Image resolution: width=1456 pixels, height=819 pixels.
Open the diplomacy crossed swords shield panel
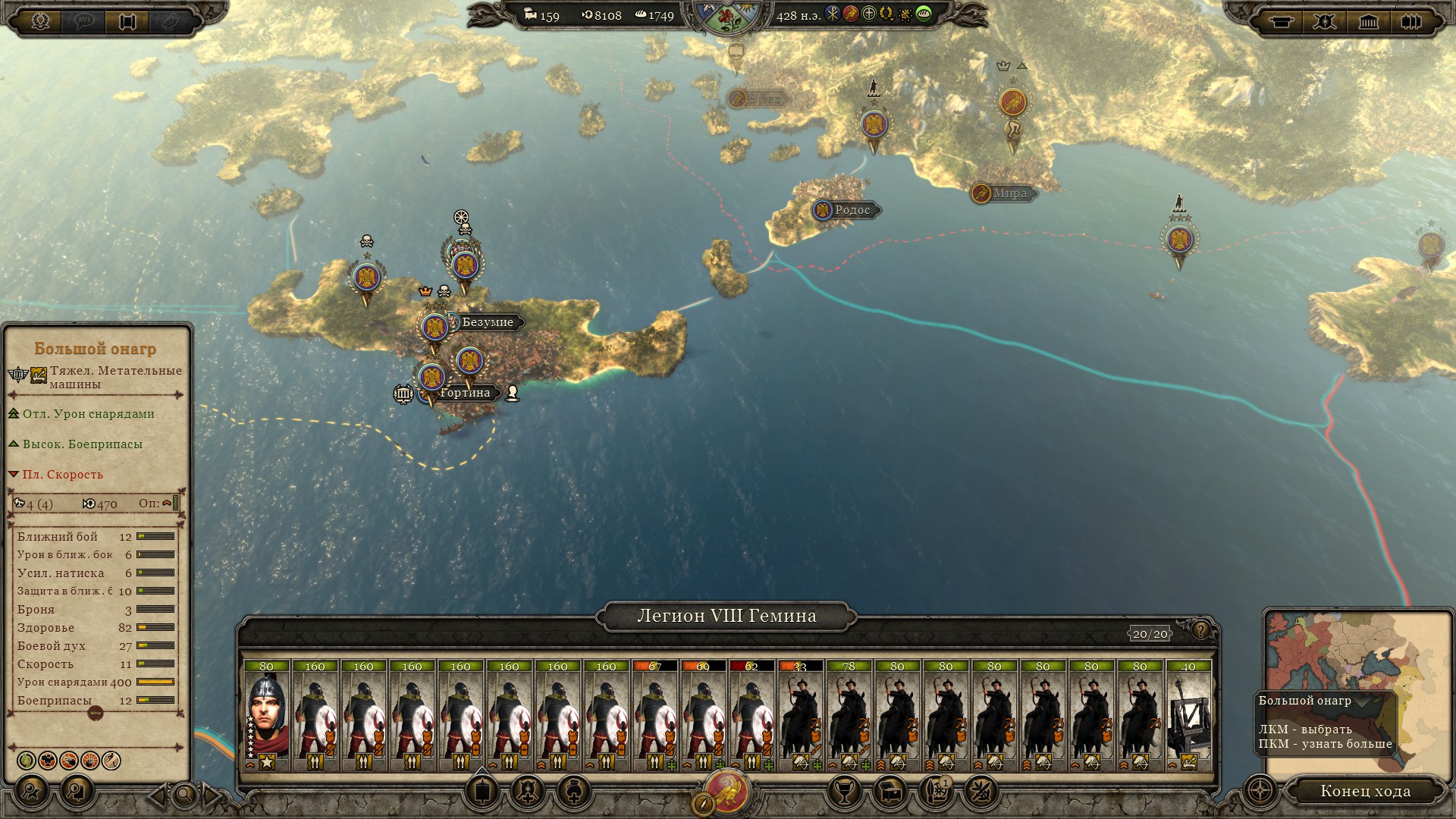[x=1325, y=21]
